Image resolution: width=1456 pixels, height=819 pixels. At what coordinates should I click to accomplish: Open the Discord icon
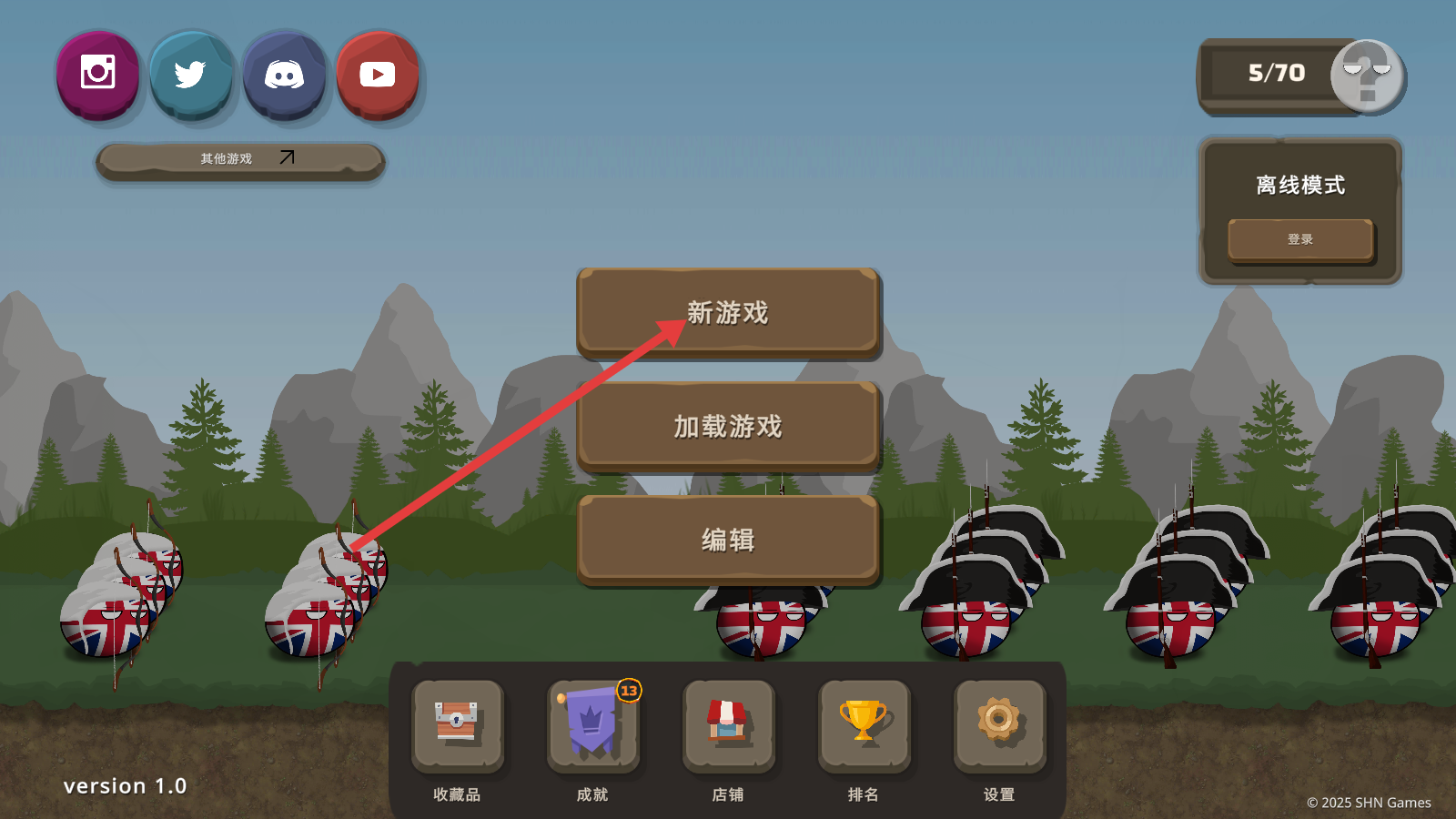[284, 75]
